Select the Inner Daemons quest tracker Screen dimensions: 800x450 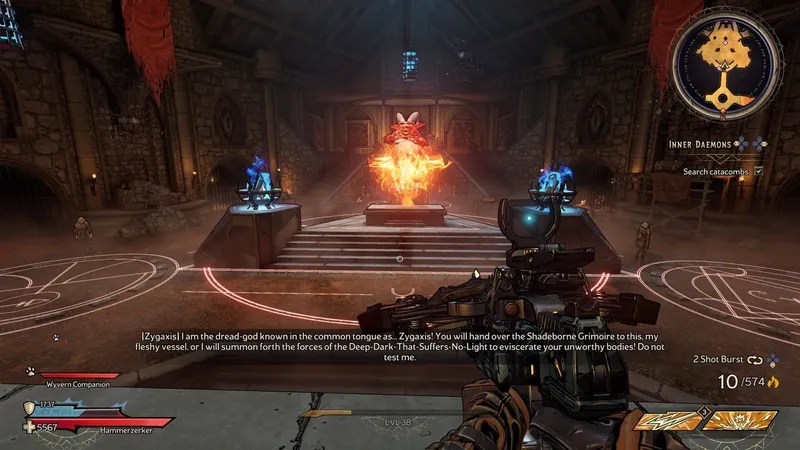(702, 144)
